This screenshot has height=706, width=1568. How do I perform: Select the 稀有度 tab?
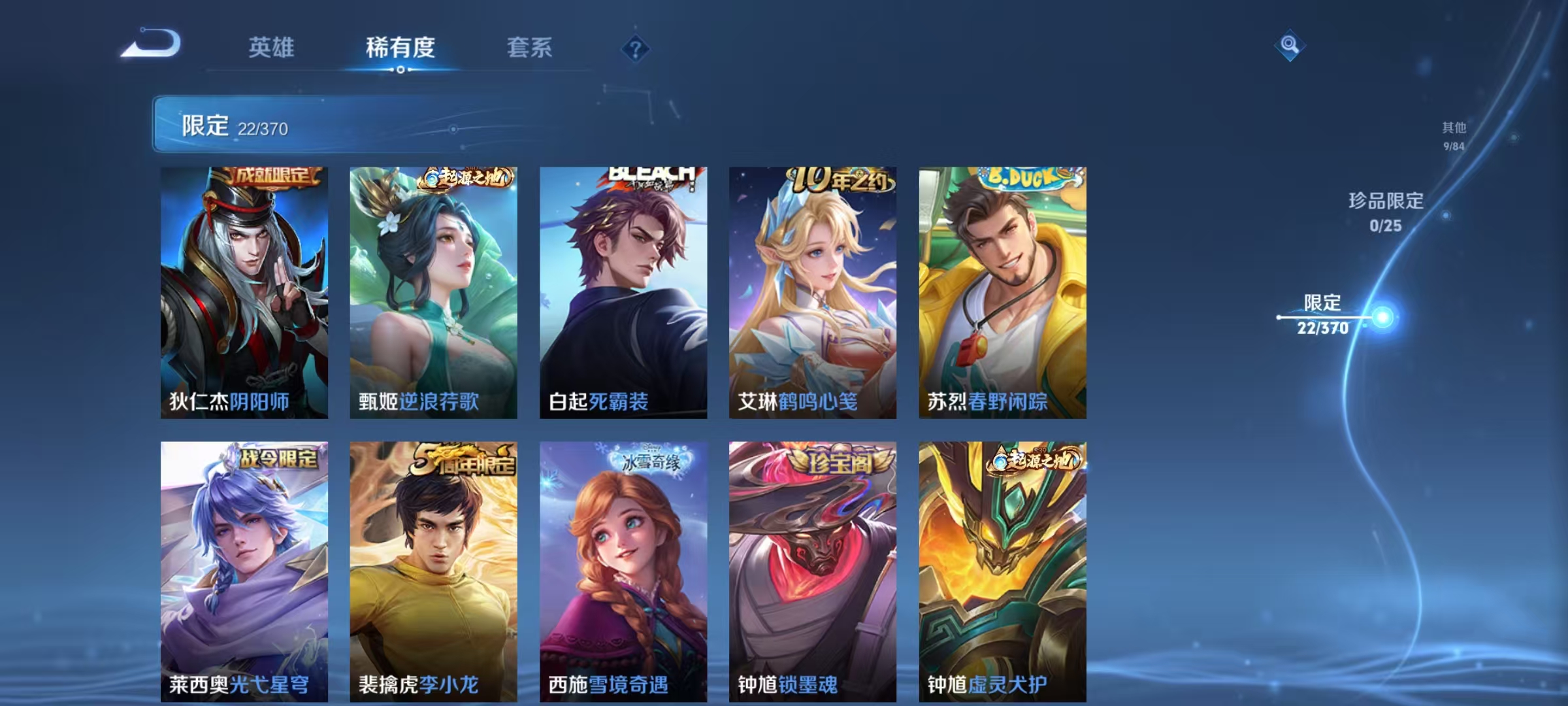coord(400,47)
